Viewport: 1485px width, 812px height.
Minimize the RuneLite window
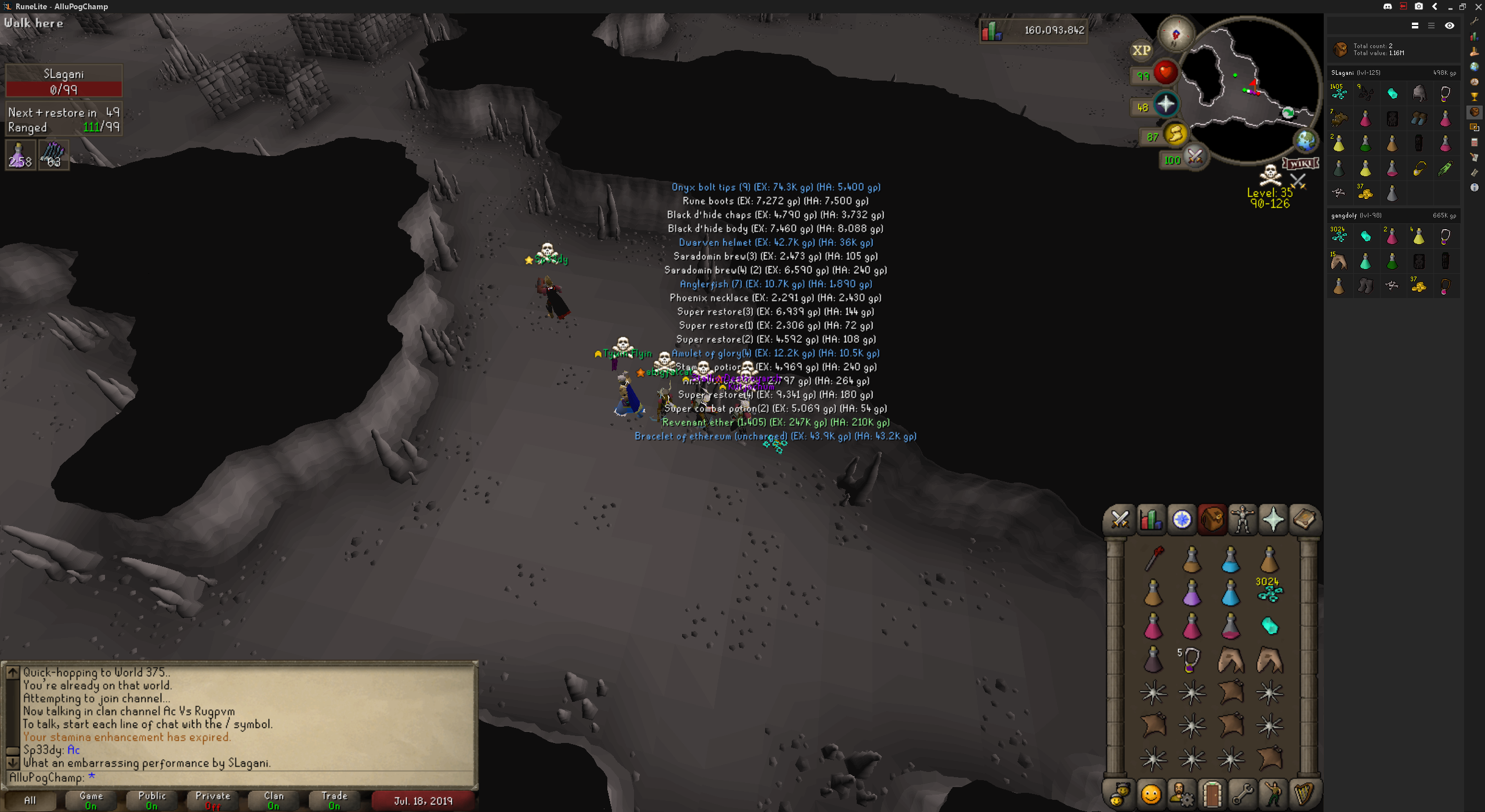pos(1450,7)
